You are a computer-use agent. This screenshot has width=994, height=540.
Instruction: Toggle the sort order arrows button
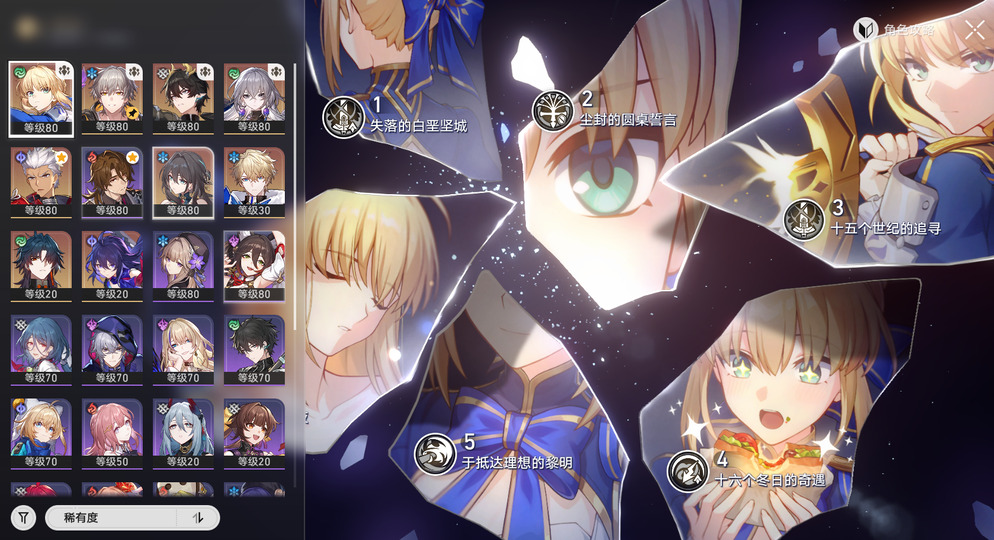[198, 517]
